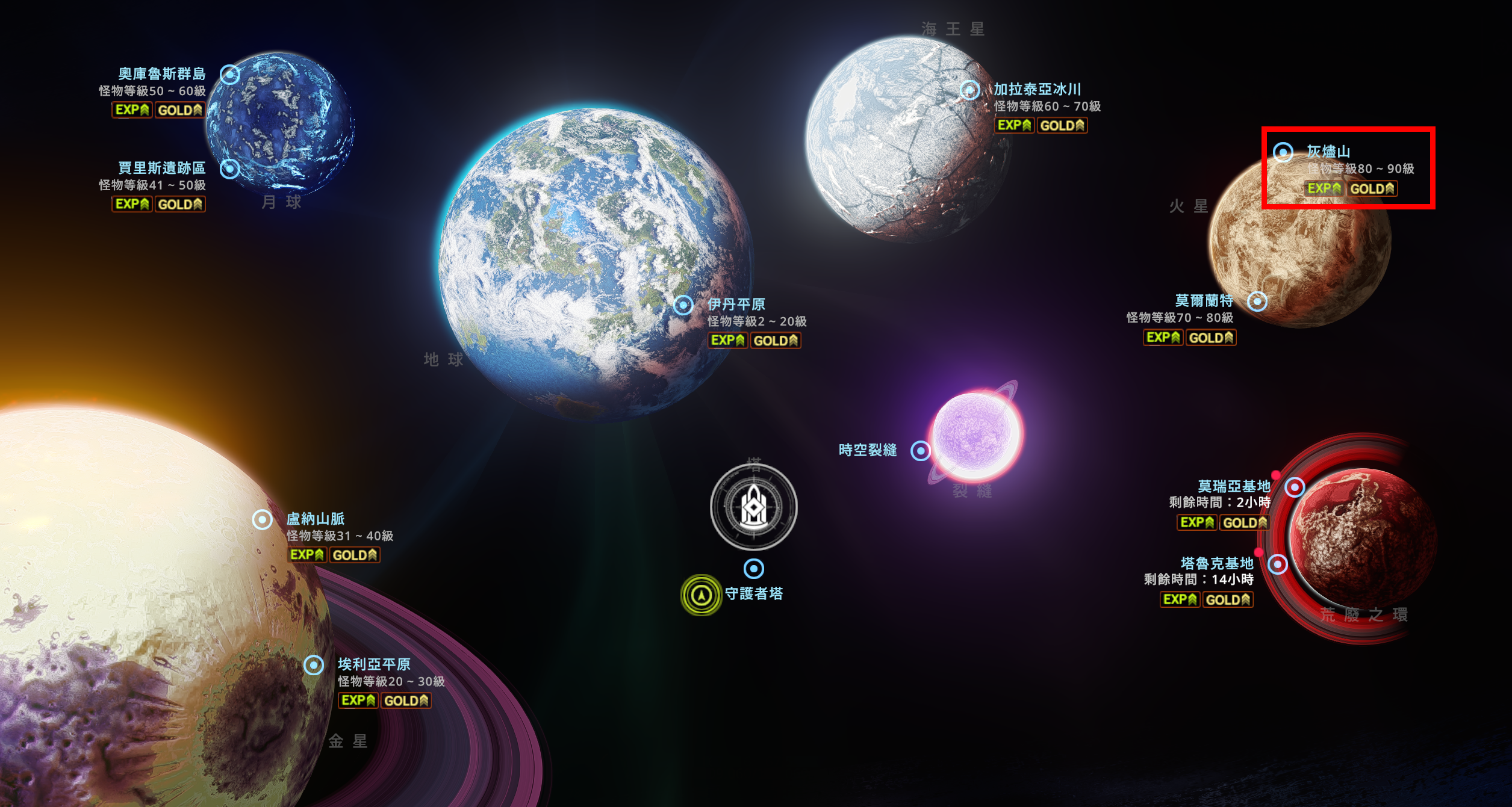Screen dimensions: 1512x807
Task: Click the Guardian Tower emblem icon
Action: pos(754,507)
